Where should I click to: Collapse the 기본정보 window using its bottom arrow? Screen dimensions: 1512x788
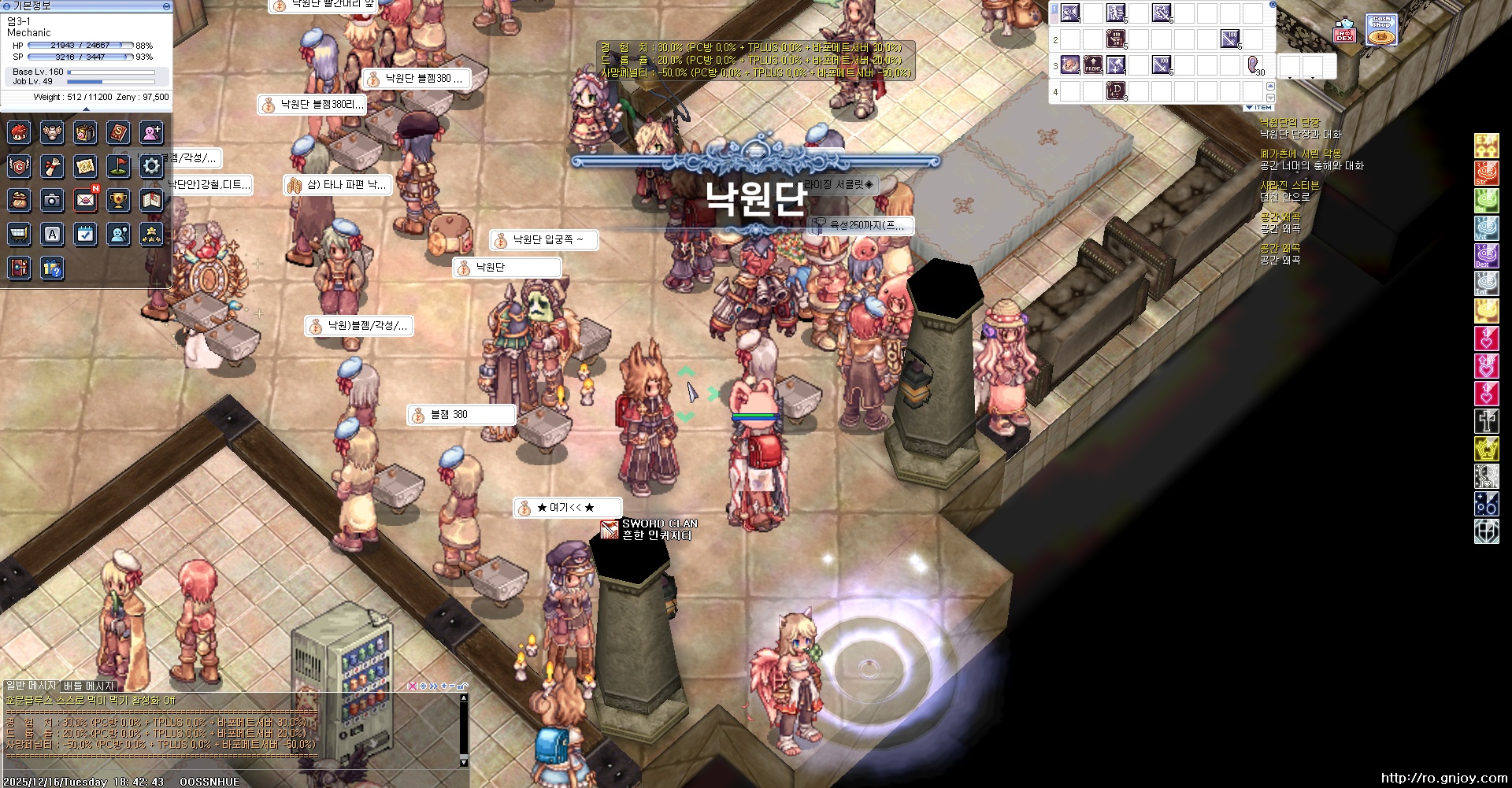[x=85, y=110]
